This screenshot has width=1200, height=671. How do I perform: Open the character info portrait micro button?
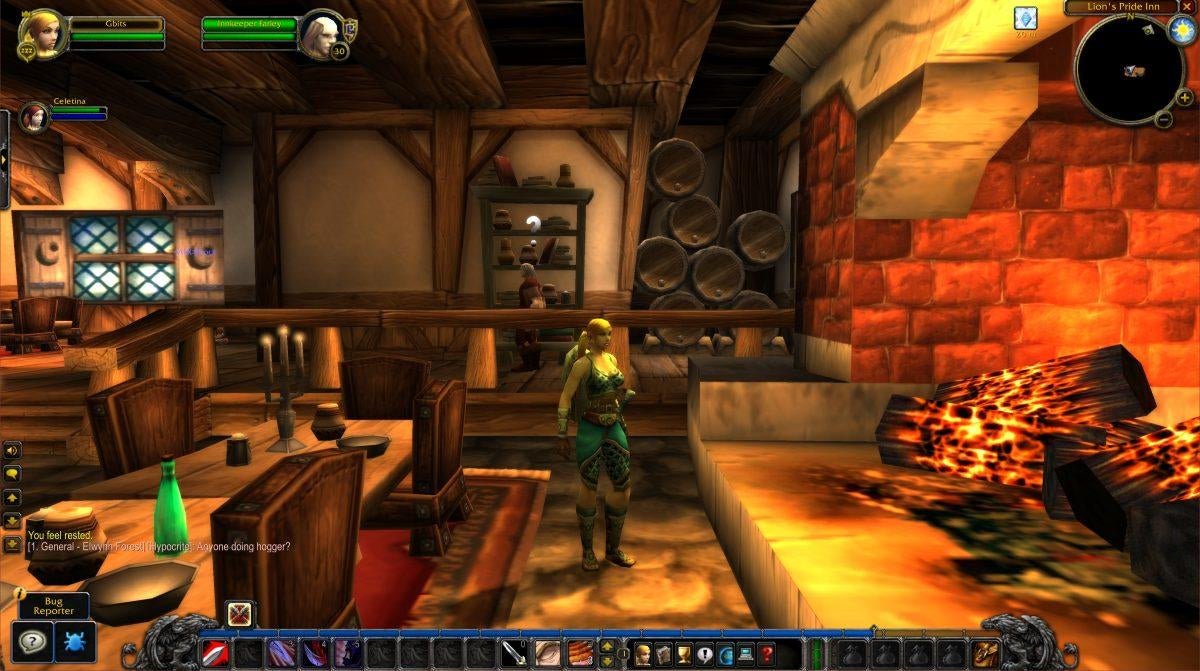tap(642, 654)
